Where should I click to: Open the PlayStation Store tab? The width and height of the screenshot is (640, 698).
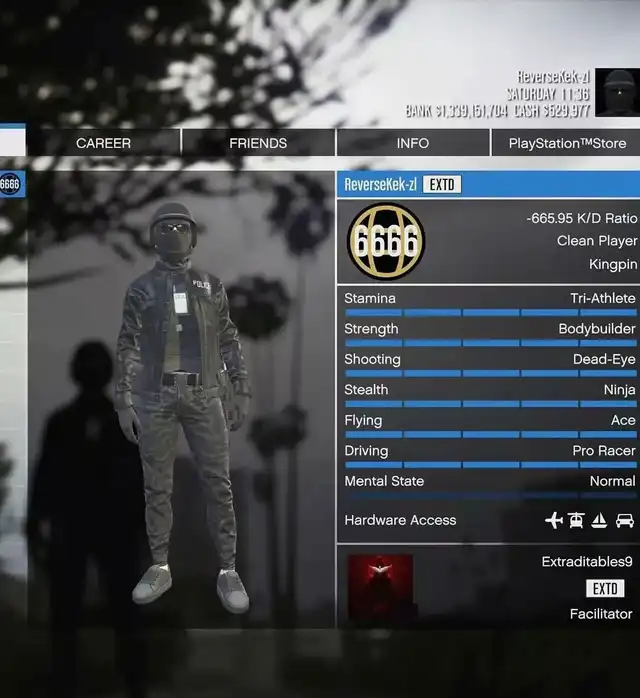[x=566, y=143]
